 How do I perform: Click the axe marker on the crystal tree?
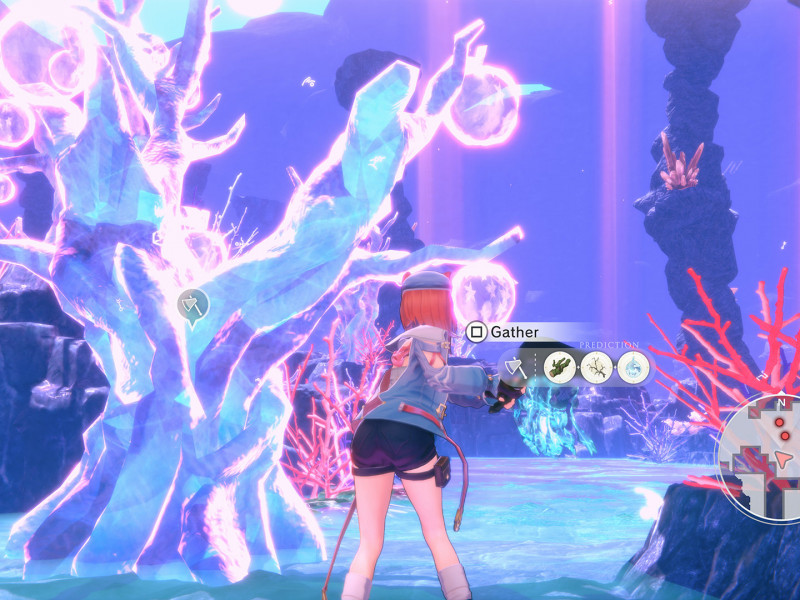tap(190, 303)
